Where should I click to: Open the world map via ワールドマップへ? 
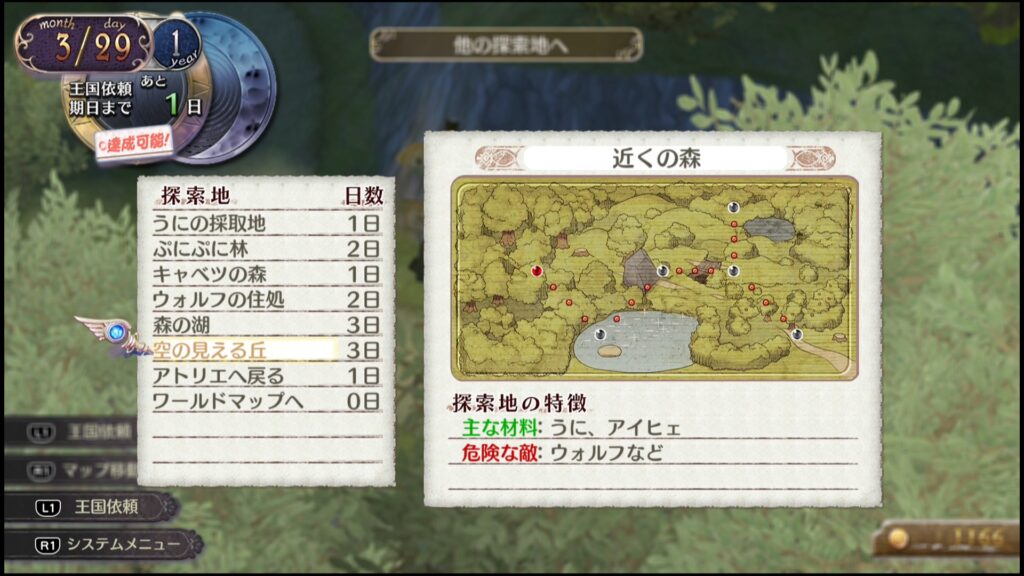[226, 401]
